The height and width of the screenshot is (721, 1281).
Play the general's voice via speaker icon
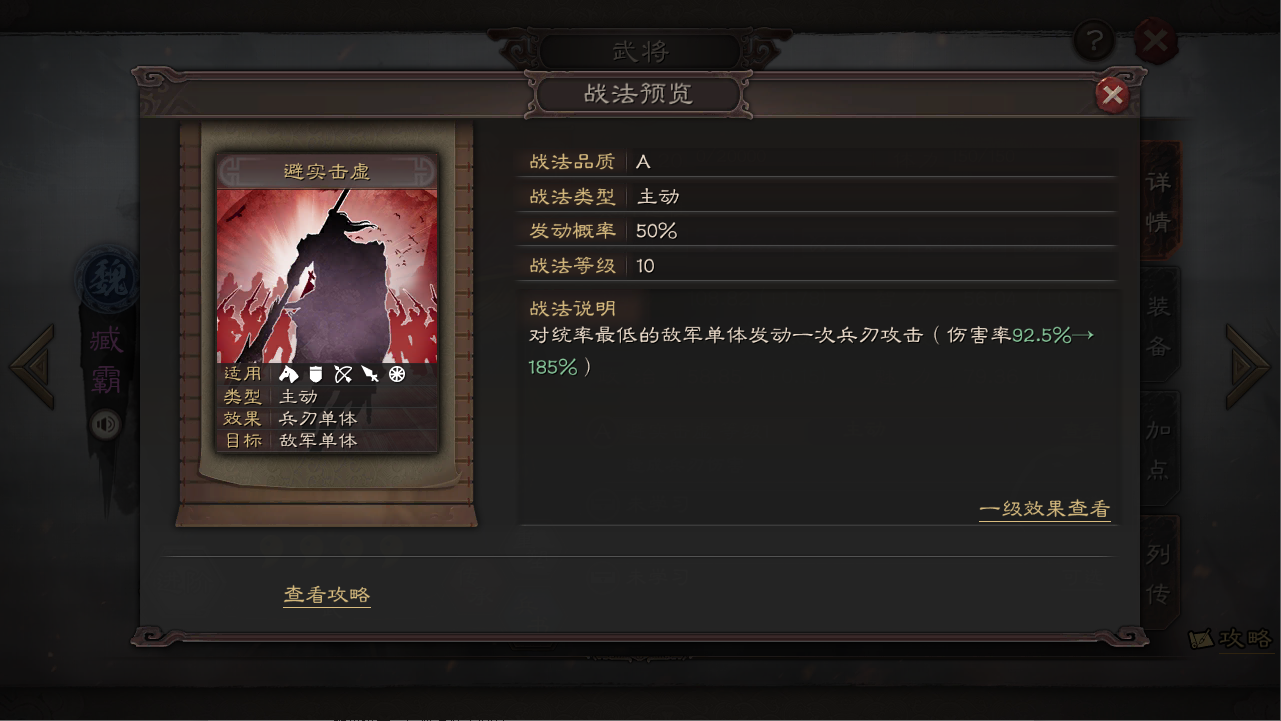[x=103, y=425]
